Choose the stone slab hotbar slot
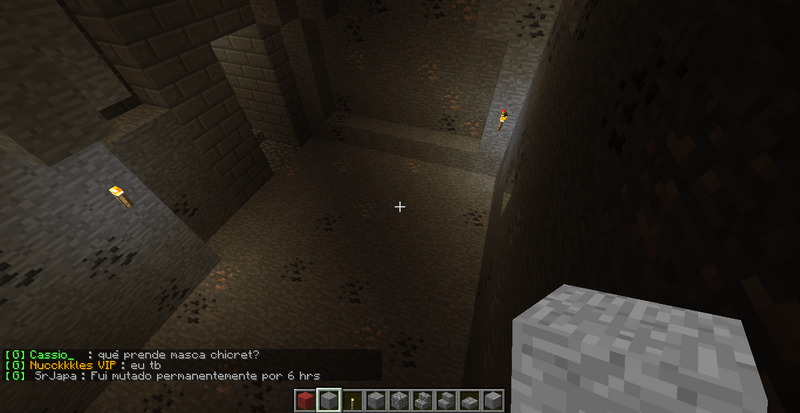The image size is (800, 413). 467,402
